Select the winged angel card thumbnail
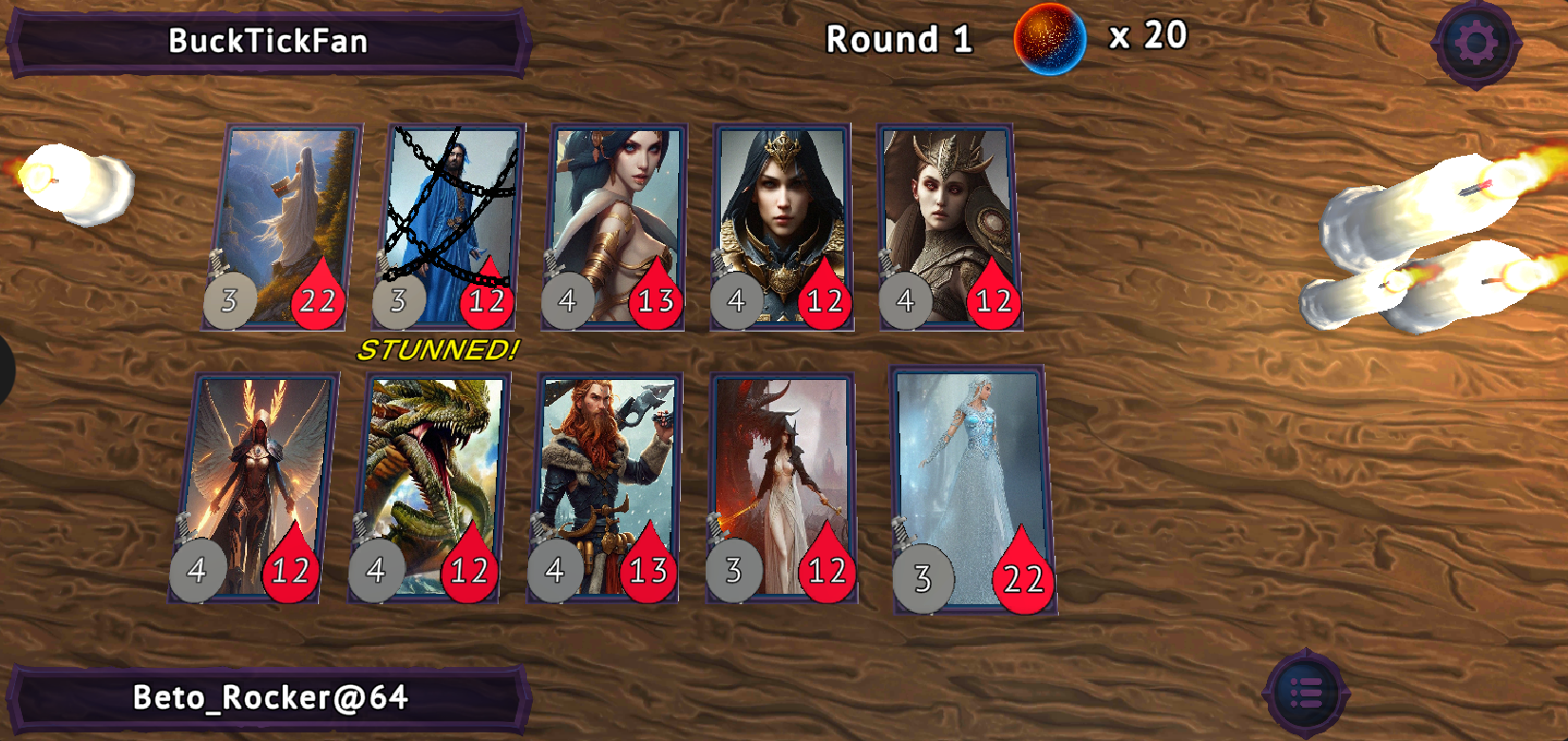This screenshot has height=741, width=1568. pos(256,475)
